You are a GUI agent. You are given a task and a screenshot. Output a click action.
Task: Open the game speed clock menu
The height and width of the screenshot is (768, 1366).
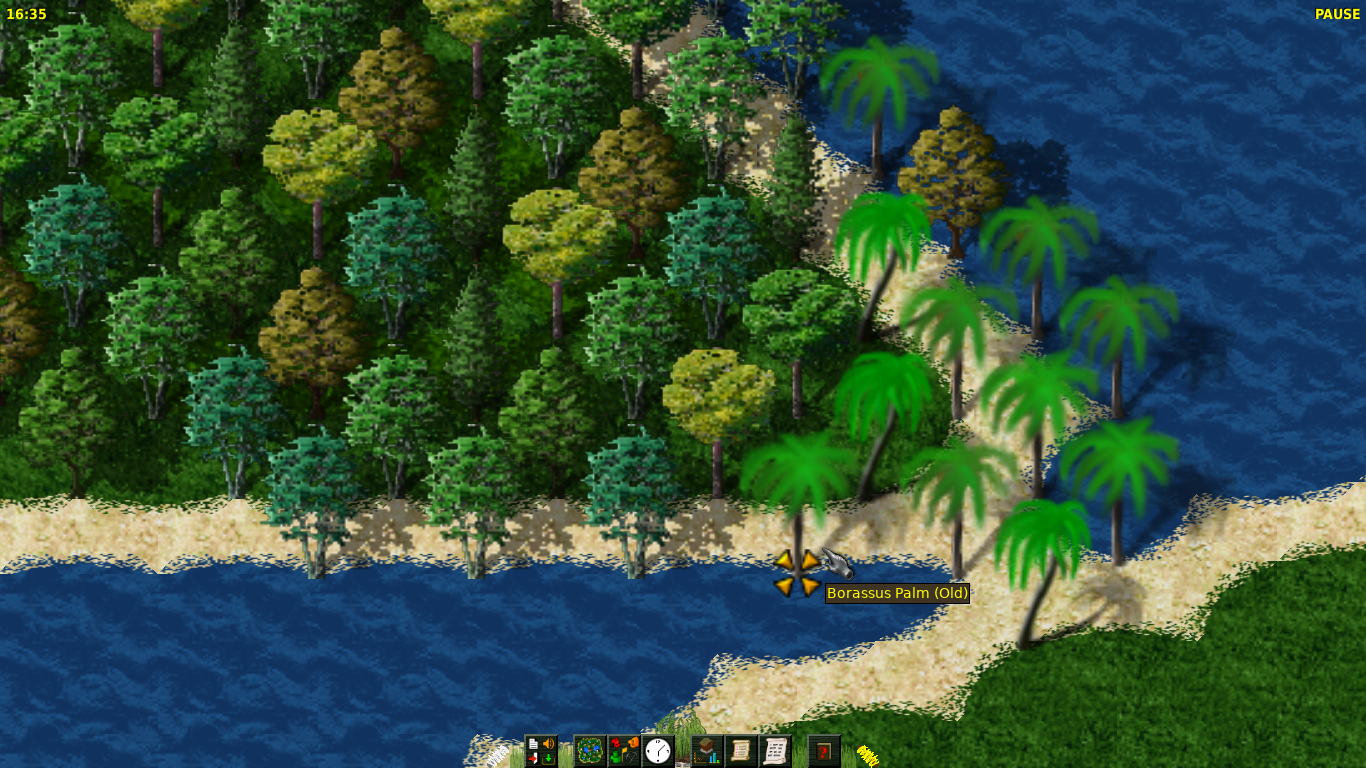click(657, 751)
